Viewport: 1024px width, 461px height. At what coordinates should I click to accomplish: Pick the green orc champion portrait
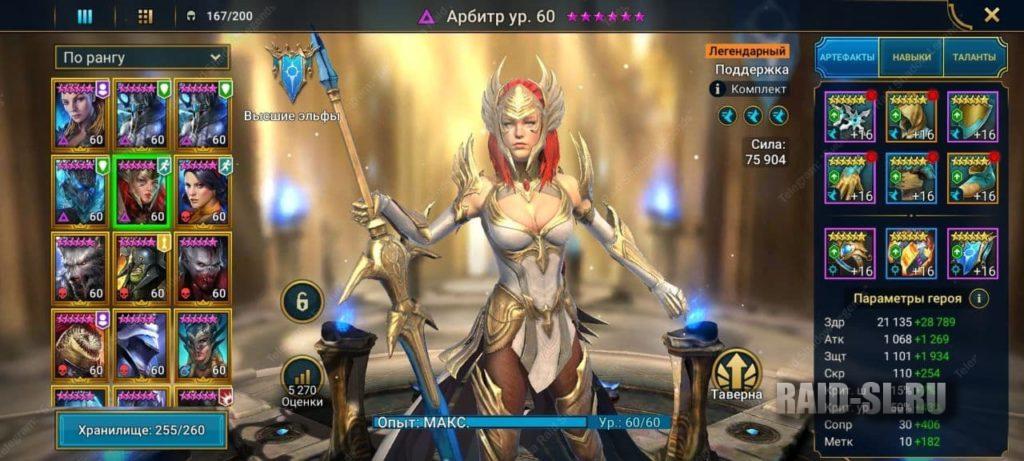(x=142, y=268)
